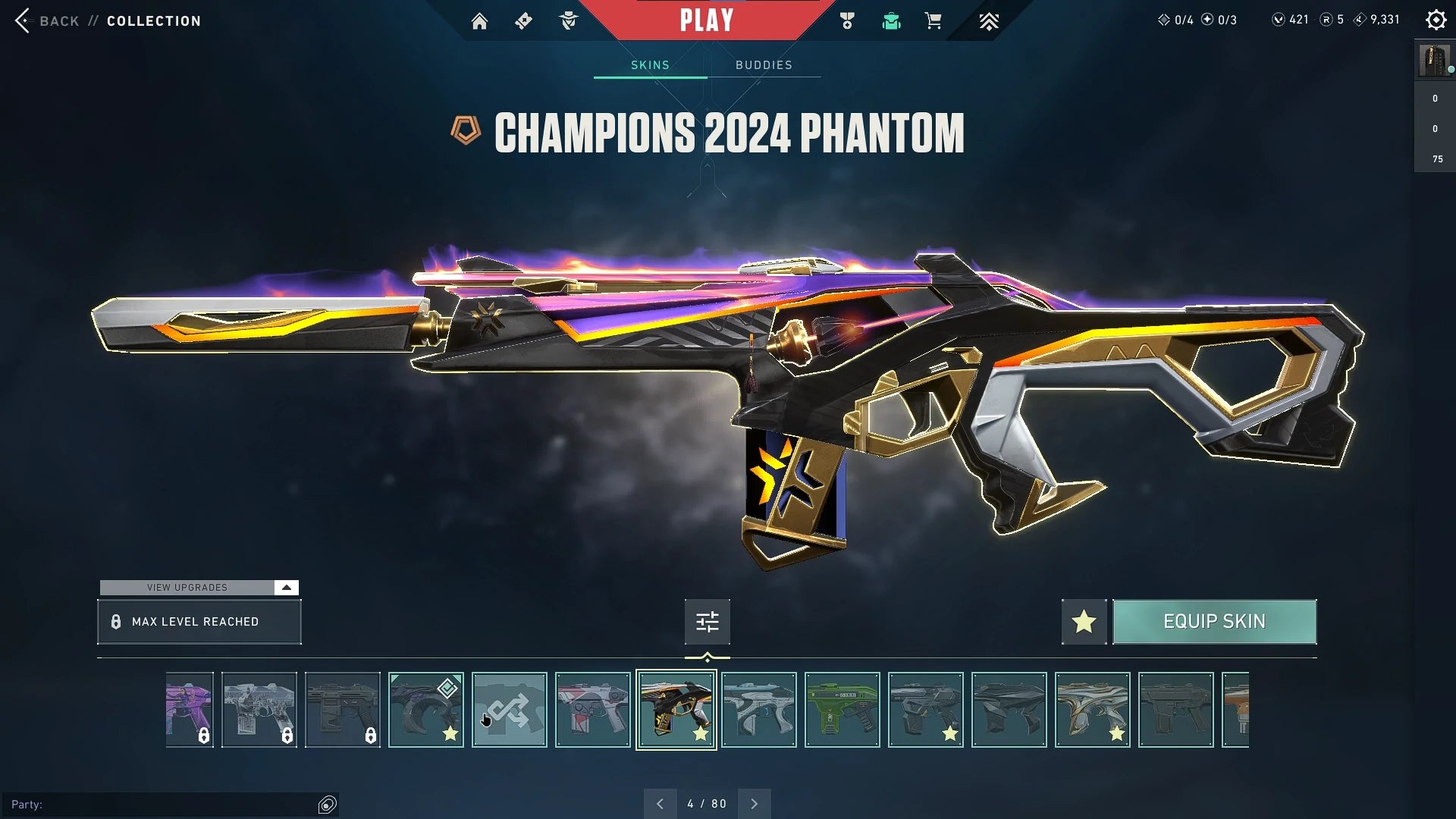Collapse the View Upgrades panel arrow
This screenshot has height=819, width=1456.
tap(286, 587)
